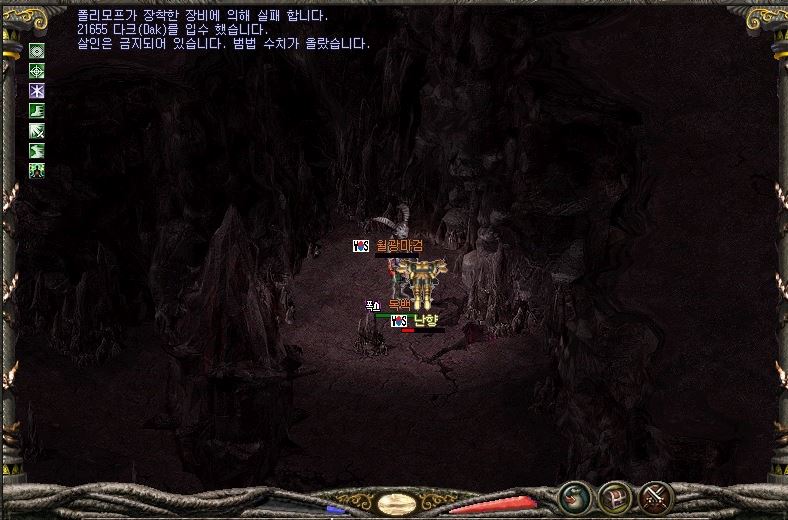Click the diagonal sword buff icon
This screenshot has height=520, width=788.
(37, 131)
